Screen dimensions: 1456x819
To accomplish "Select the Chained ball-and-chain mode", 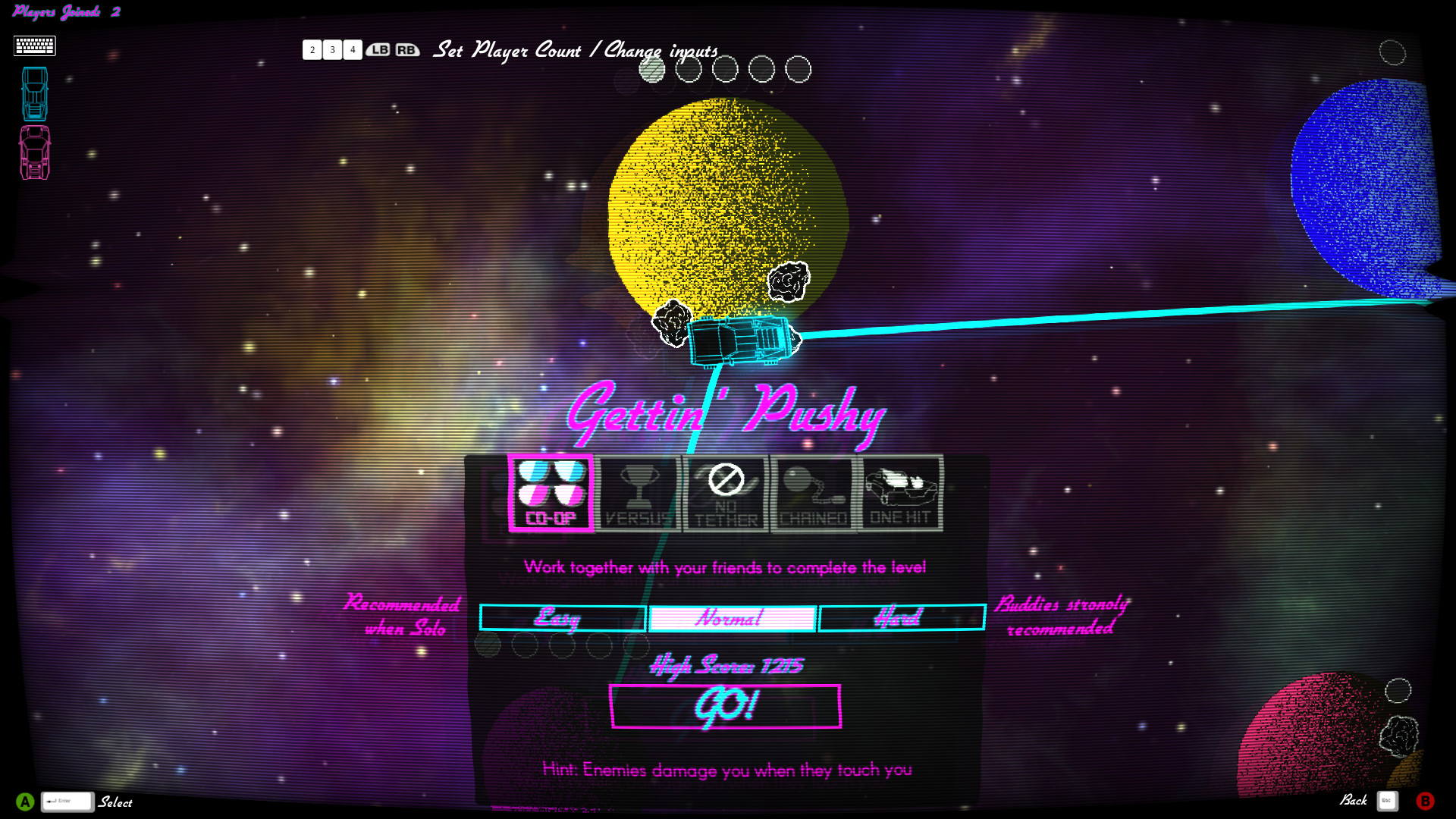I will click(x=811, y=493).
